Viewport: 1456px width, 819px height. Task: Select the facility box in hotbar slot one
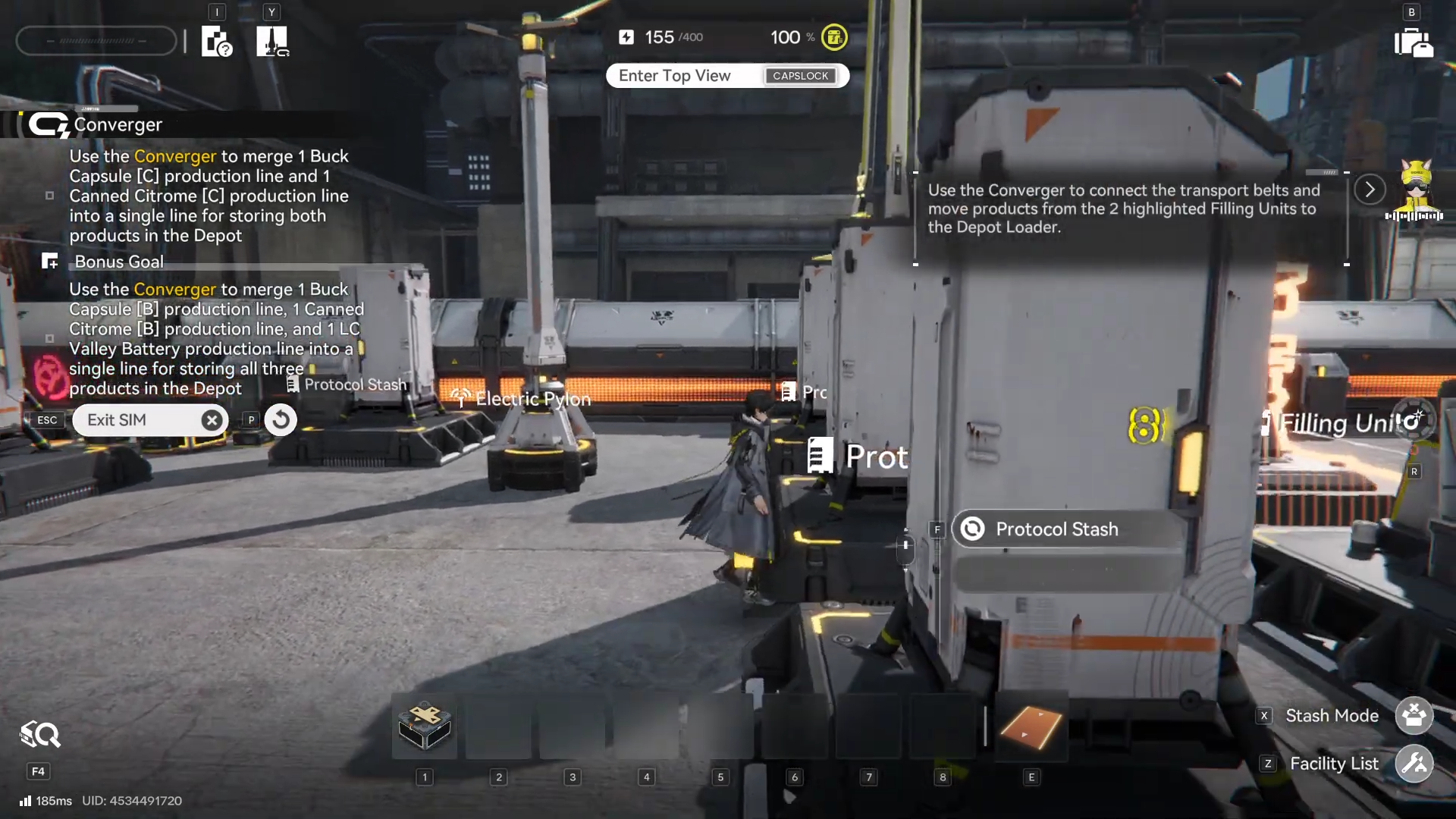click(425, 726)
